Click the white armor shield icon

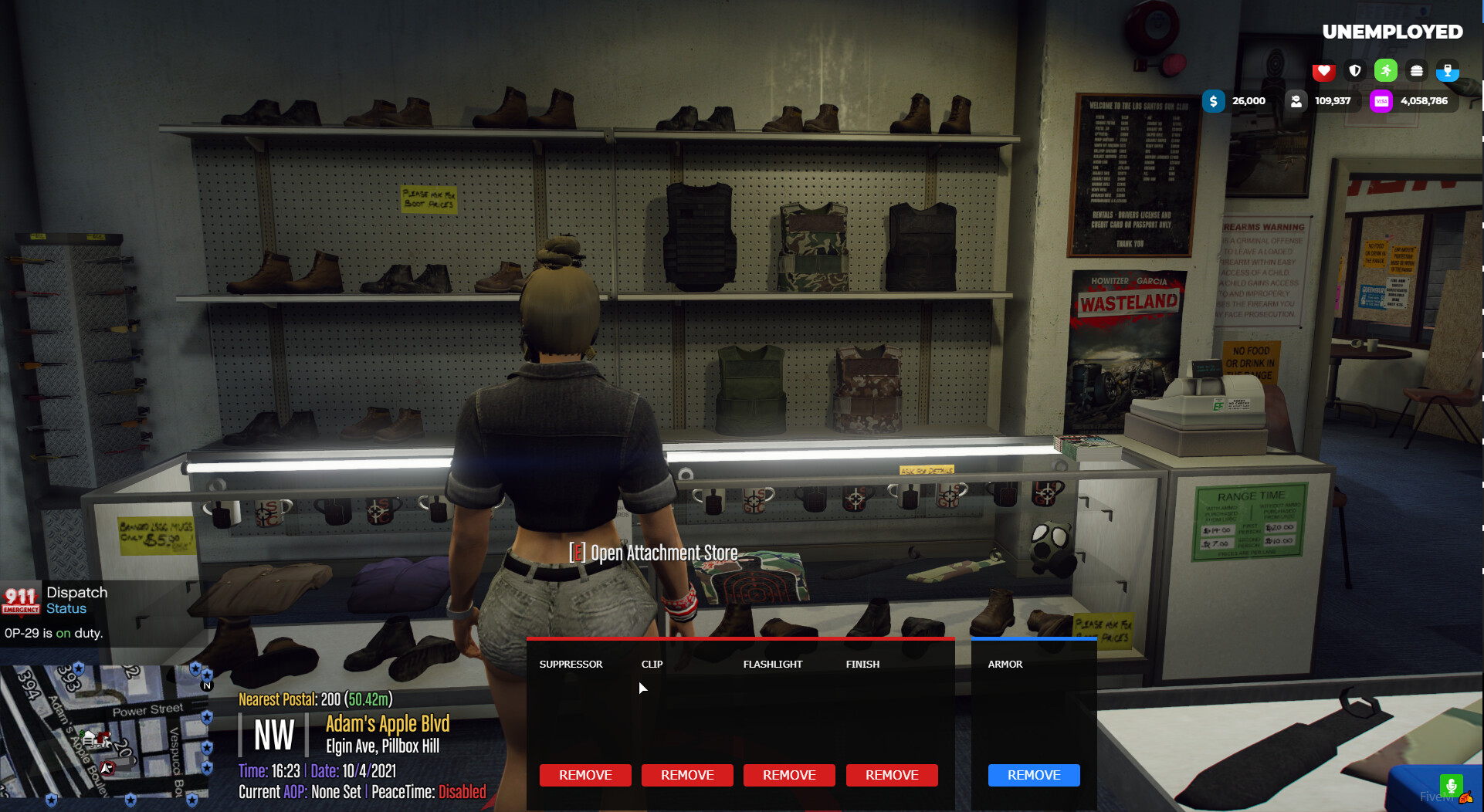coord(1354,70)
